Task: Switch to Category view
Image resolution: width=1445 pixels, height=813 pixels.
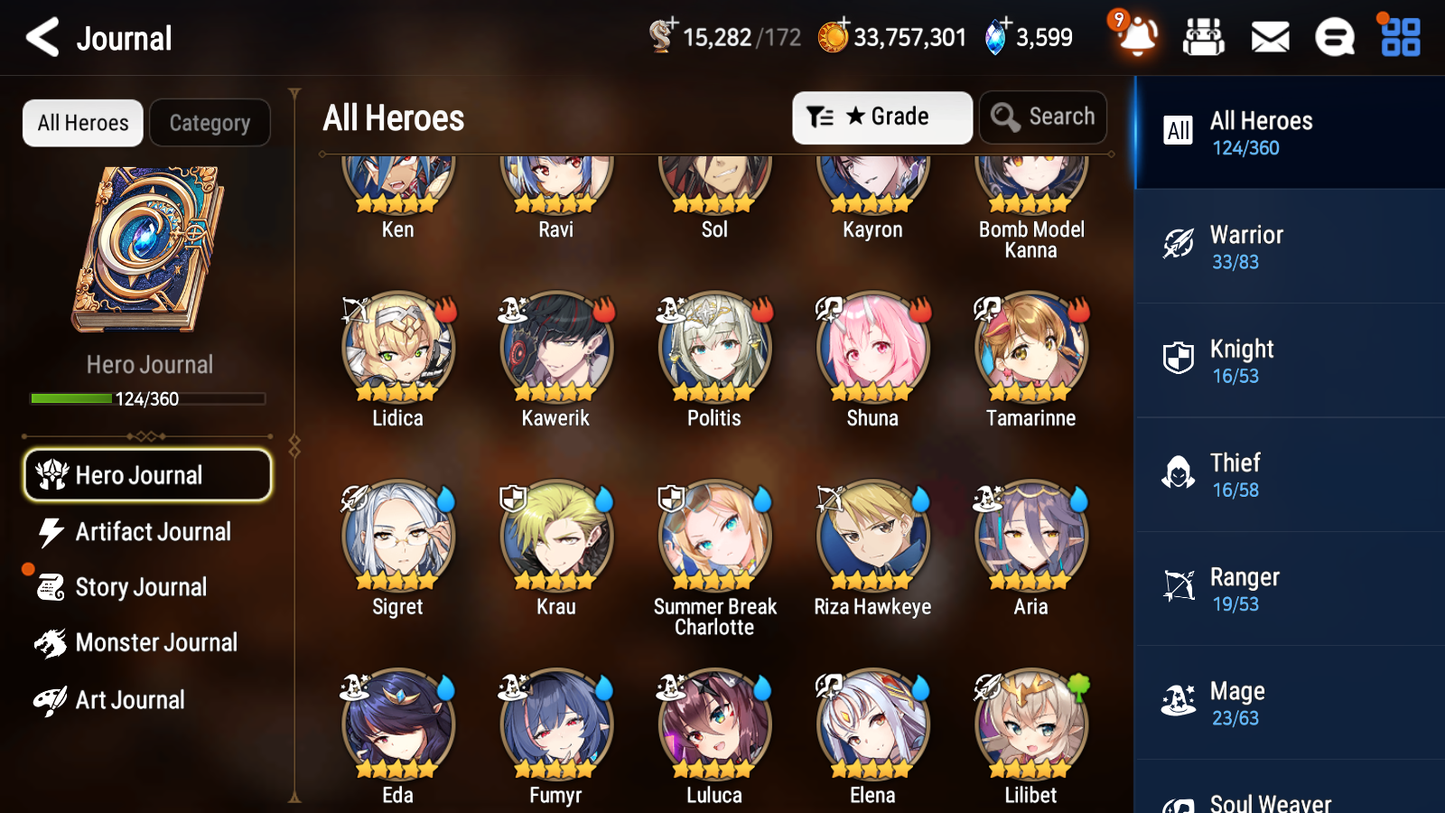Action: tap(210, 122)
